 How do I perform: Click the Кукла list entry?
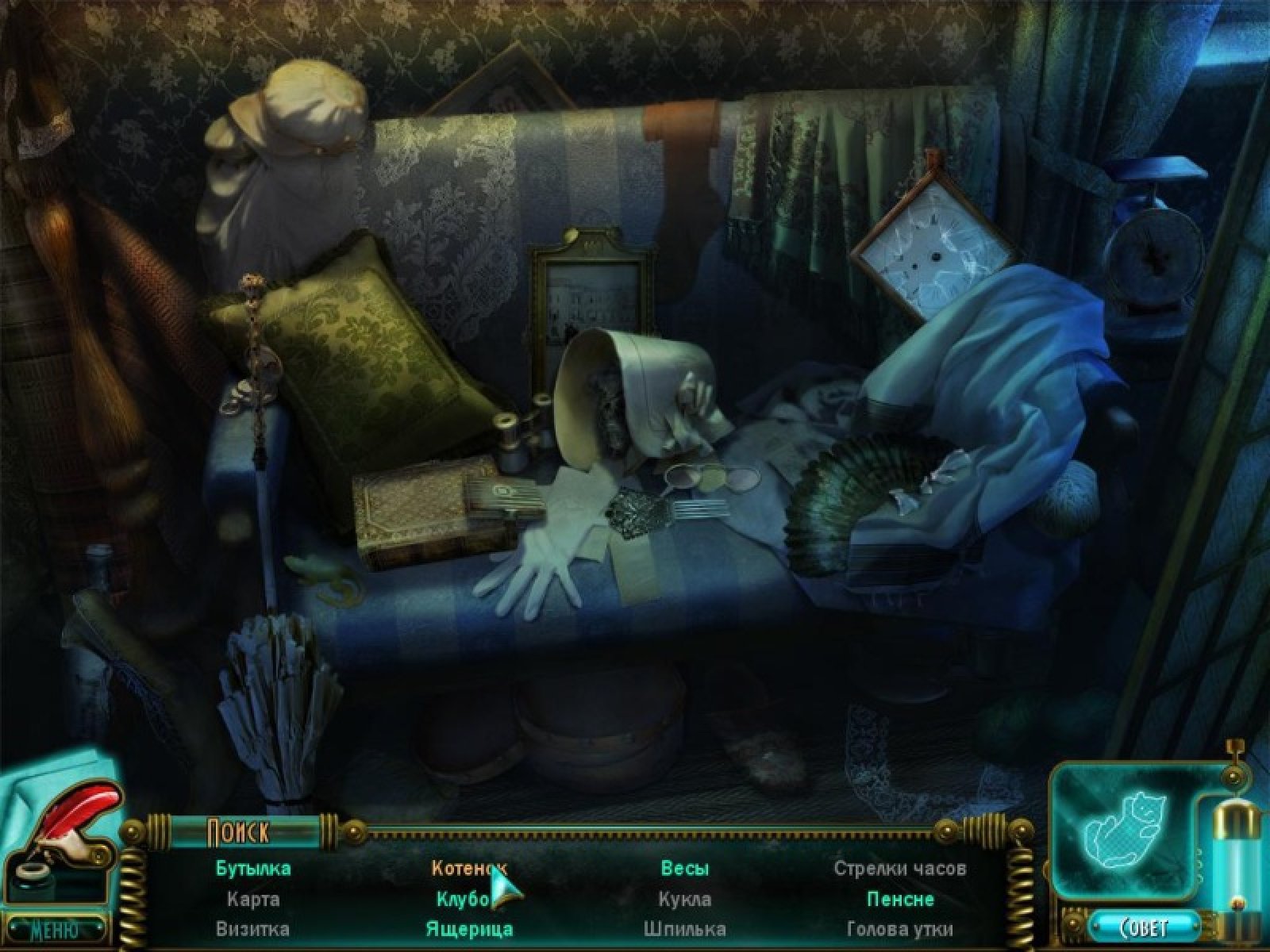tap(684, 899)
